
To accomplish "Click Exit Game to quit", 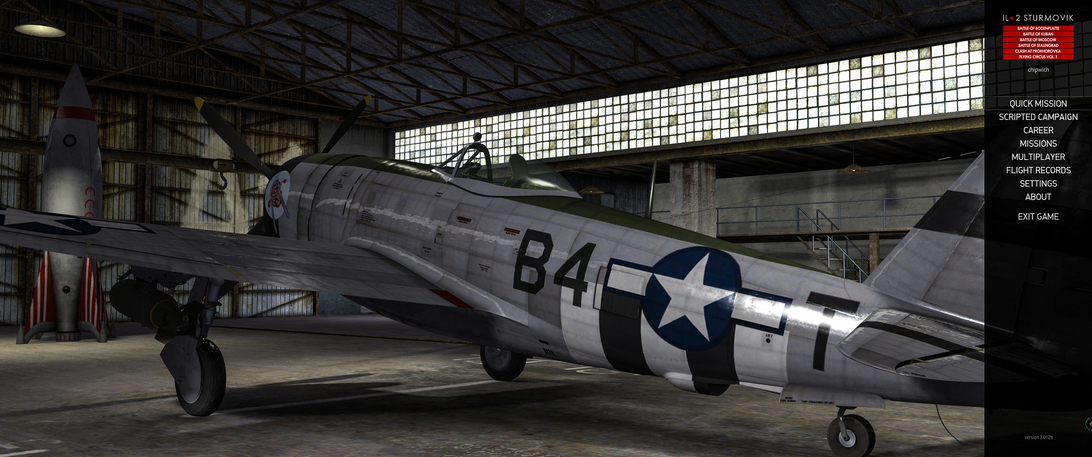I will coord(1038,217).
